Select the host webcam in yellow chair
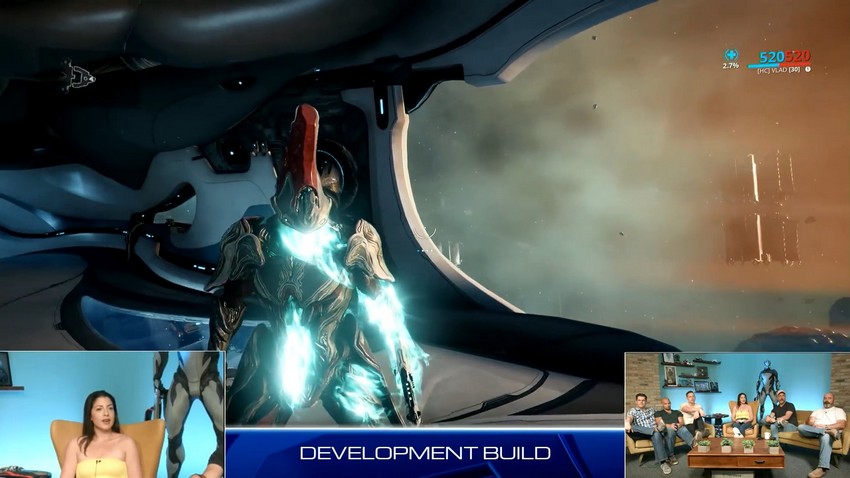Image resolution: width=850 pixels, height=478 pixels. coord(111,414)
